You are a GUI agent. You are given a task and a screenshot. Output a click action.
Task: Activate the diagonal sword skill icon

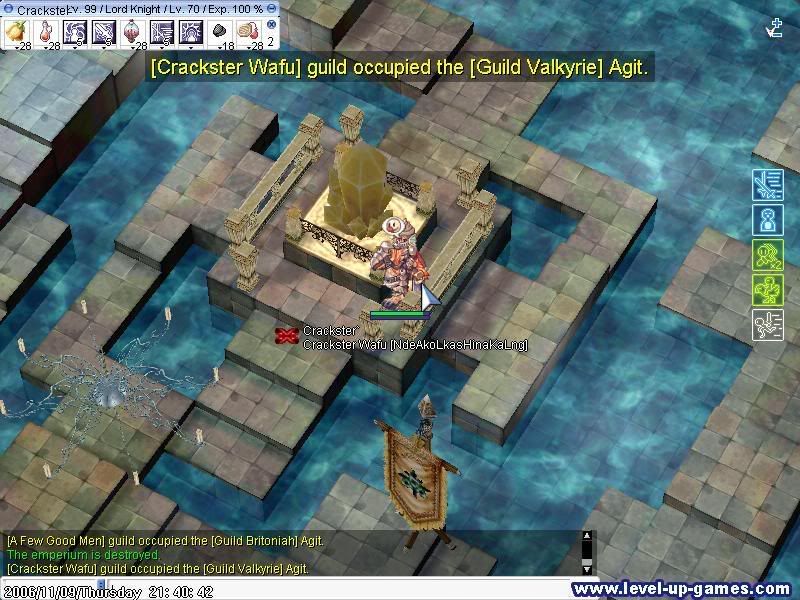point(105,31)
